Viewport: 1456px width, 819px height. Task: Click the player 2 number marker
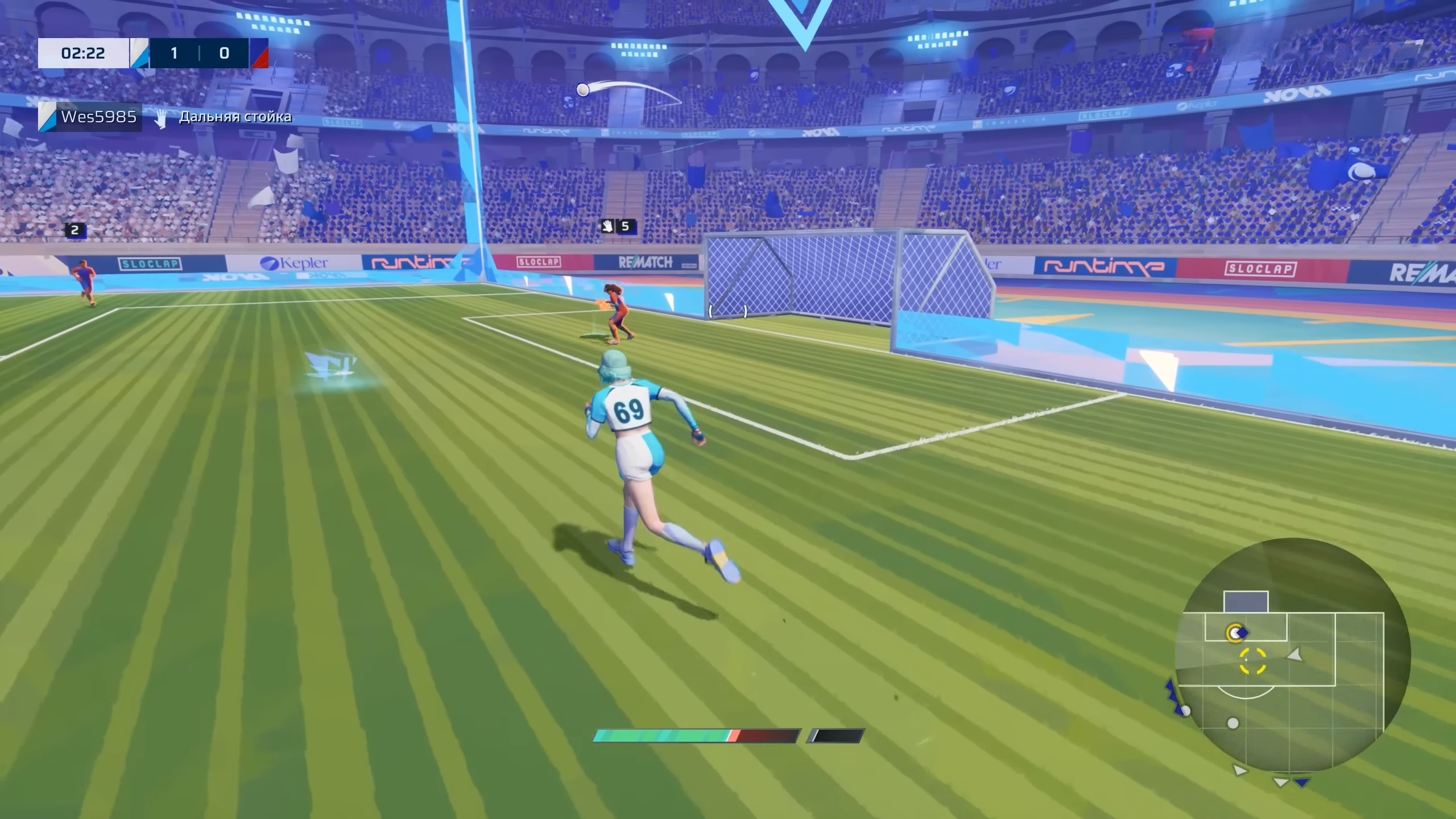pyautogui.click(x=75, y=230)
